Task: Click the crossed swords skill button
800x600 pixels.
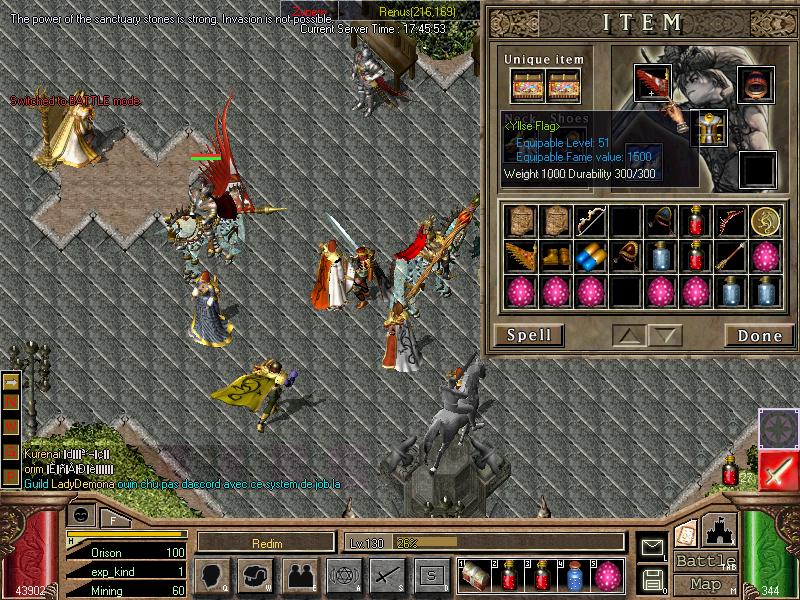Action: (387, 575)
